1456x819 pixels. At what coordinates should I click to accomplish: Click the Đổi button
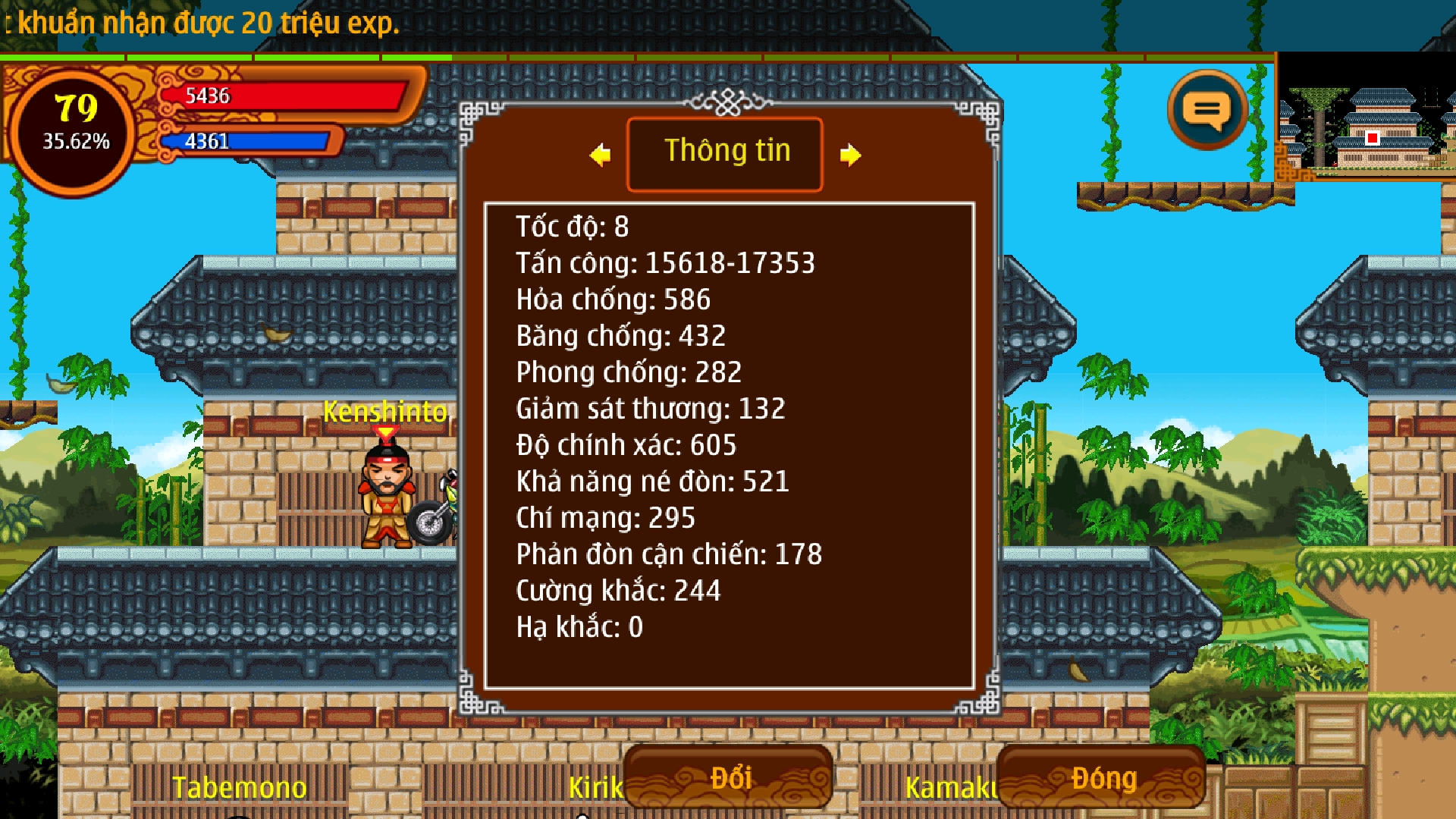[728, 778]
